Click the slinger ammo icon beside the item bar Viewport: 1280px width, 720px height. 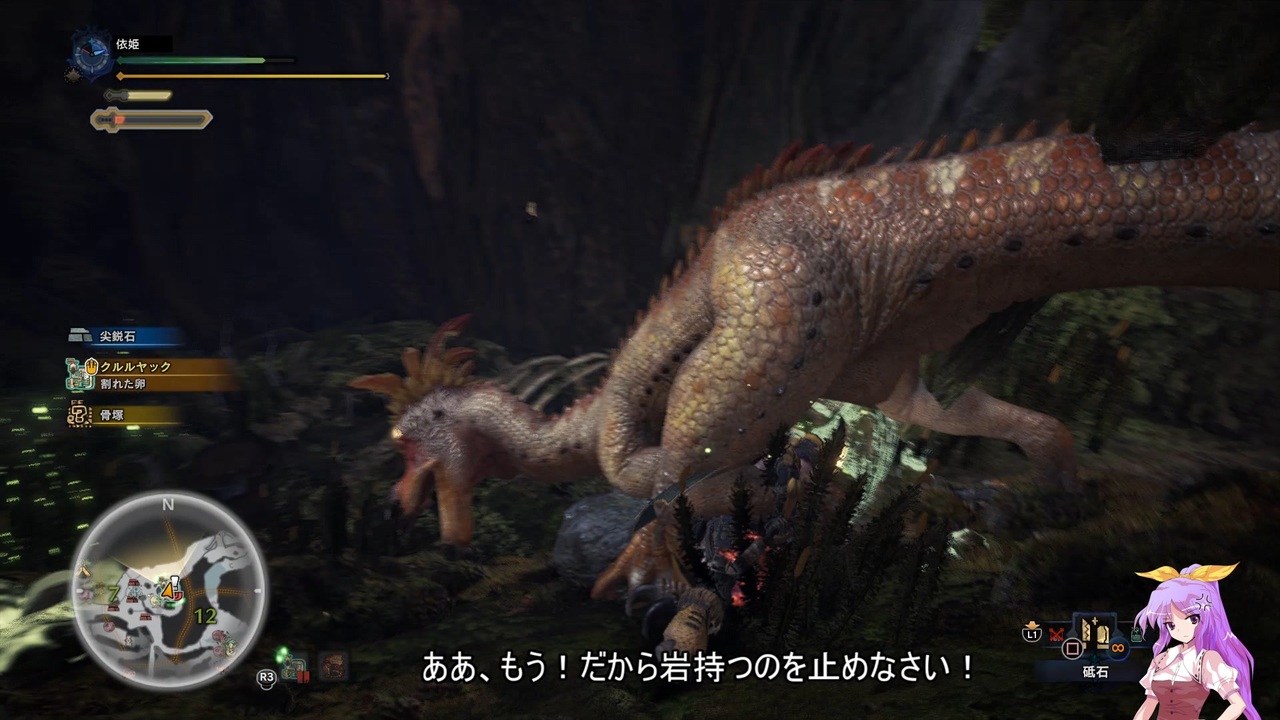1136,634
